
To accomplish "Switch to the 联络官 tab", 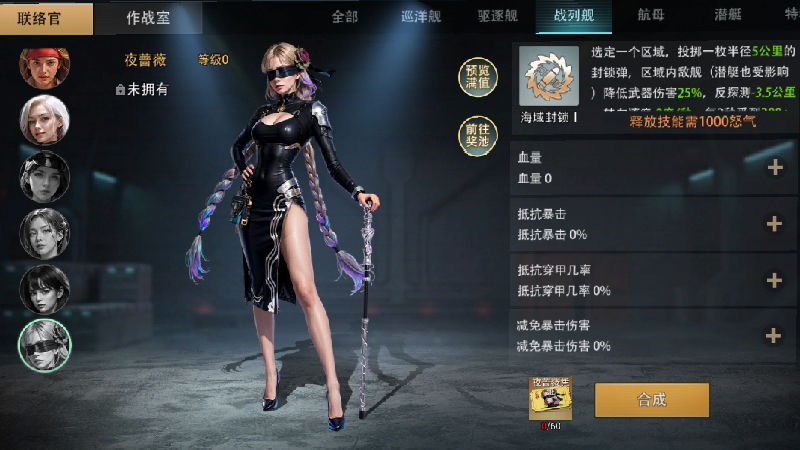I will (x=47, y=17).
